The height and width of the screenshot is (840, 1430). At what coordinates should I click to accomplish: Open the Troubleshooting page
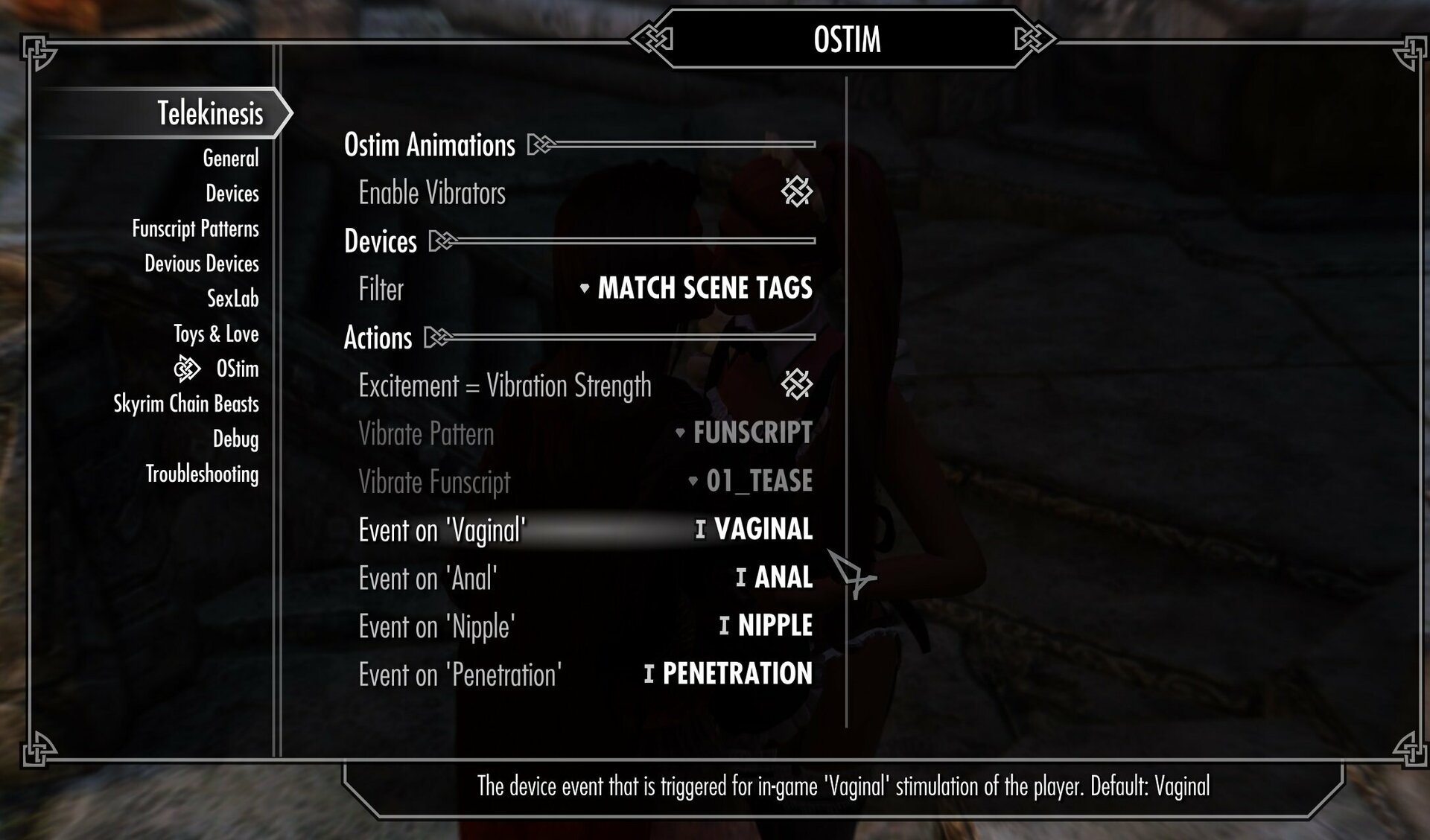click(x=203, y=474)
